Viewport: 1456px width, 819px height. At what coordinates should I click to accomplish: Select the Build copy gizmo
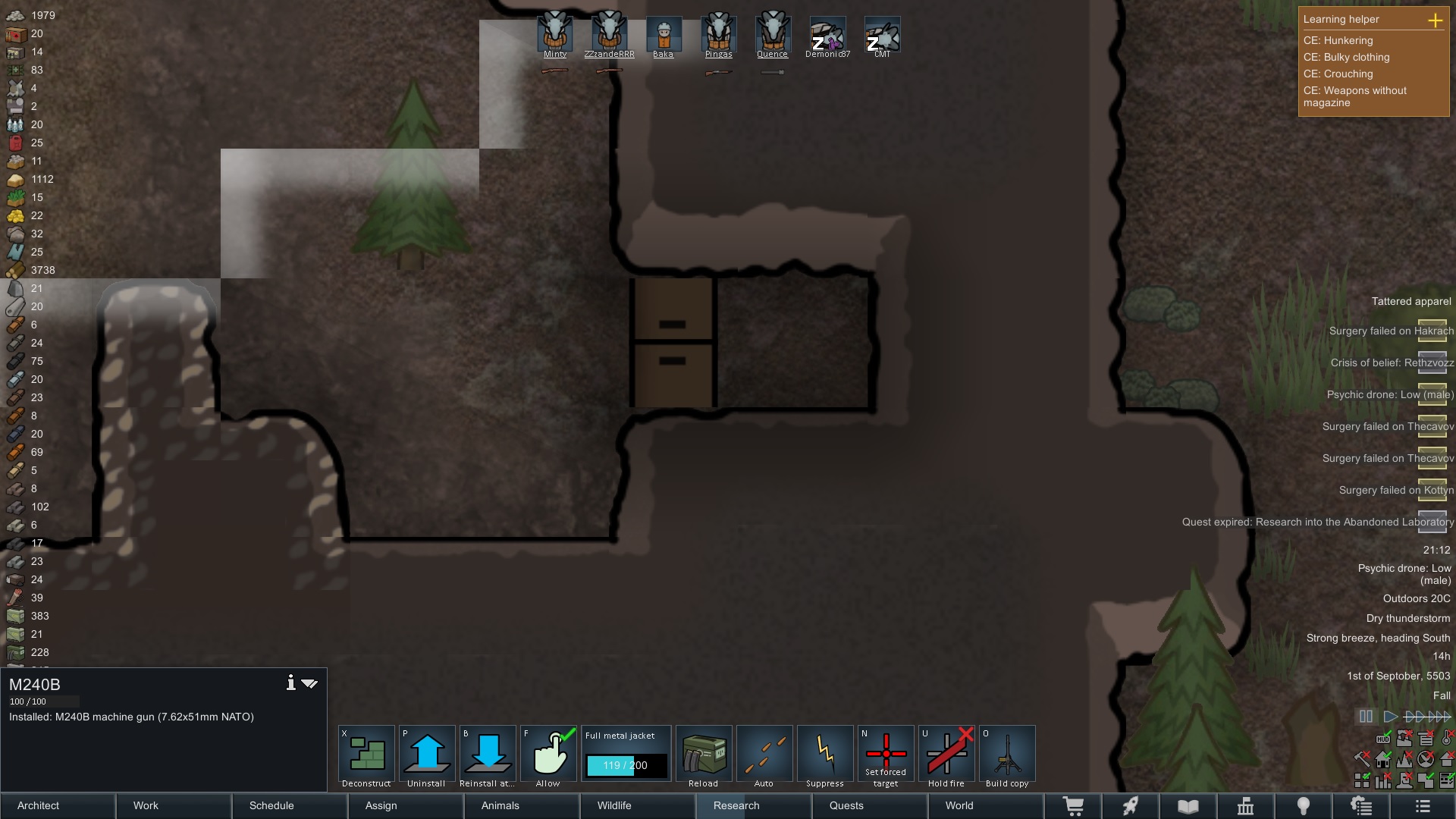1006,755
